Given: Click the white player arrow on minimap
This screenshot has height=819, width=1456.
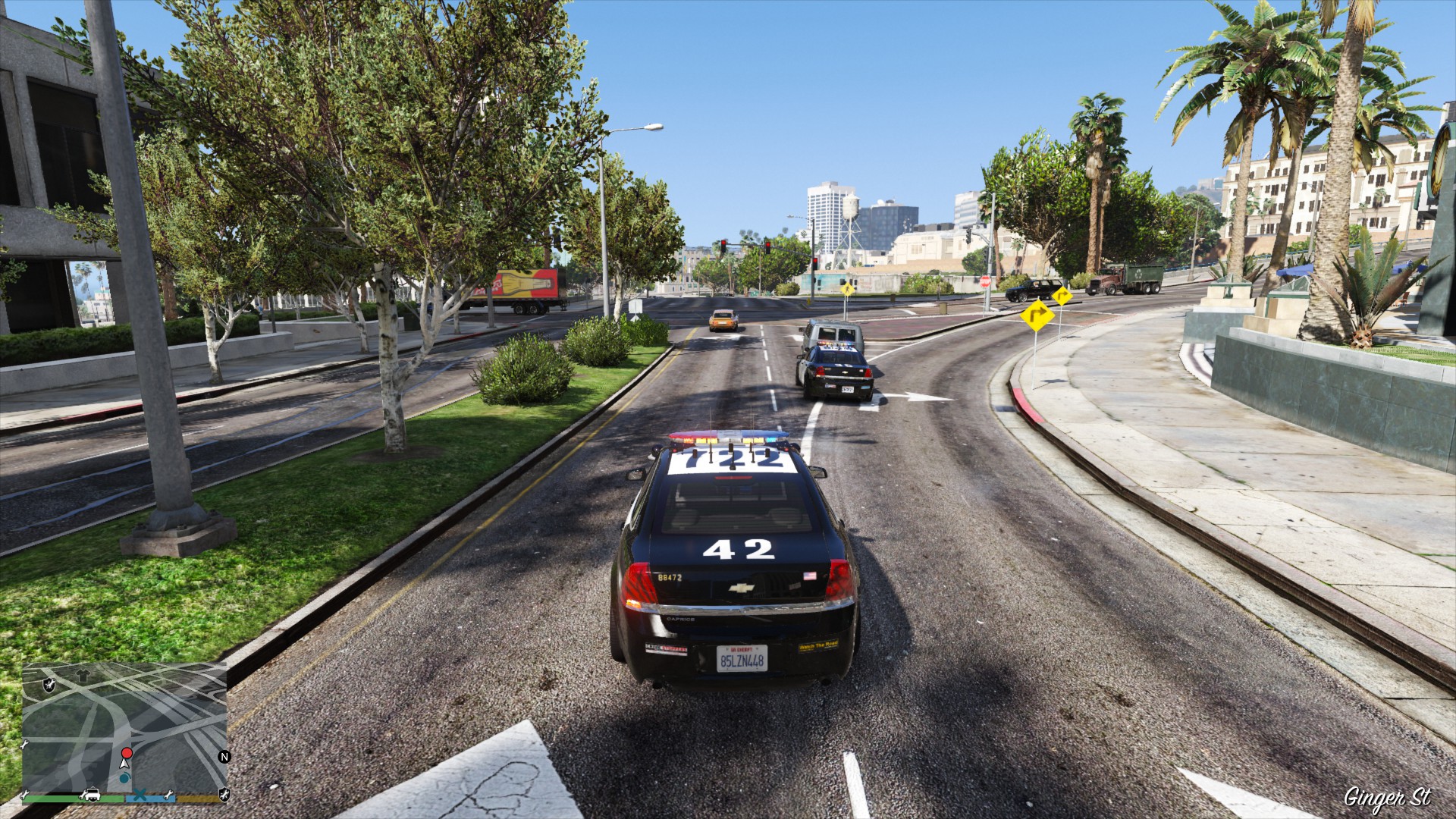Looking at the screenshot, I should (123, 764).
